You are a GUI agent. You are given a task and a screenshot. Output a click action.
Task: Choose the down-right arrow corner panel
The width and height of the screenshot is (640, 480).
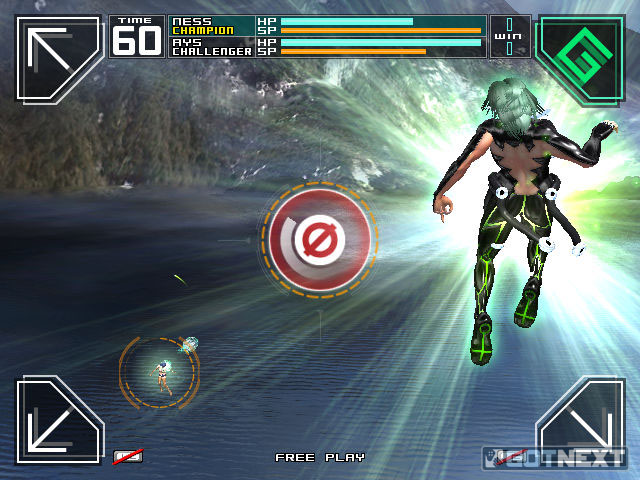[x=580, y=420]
